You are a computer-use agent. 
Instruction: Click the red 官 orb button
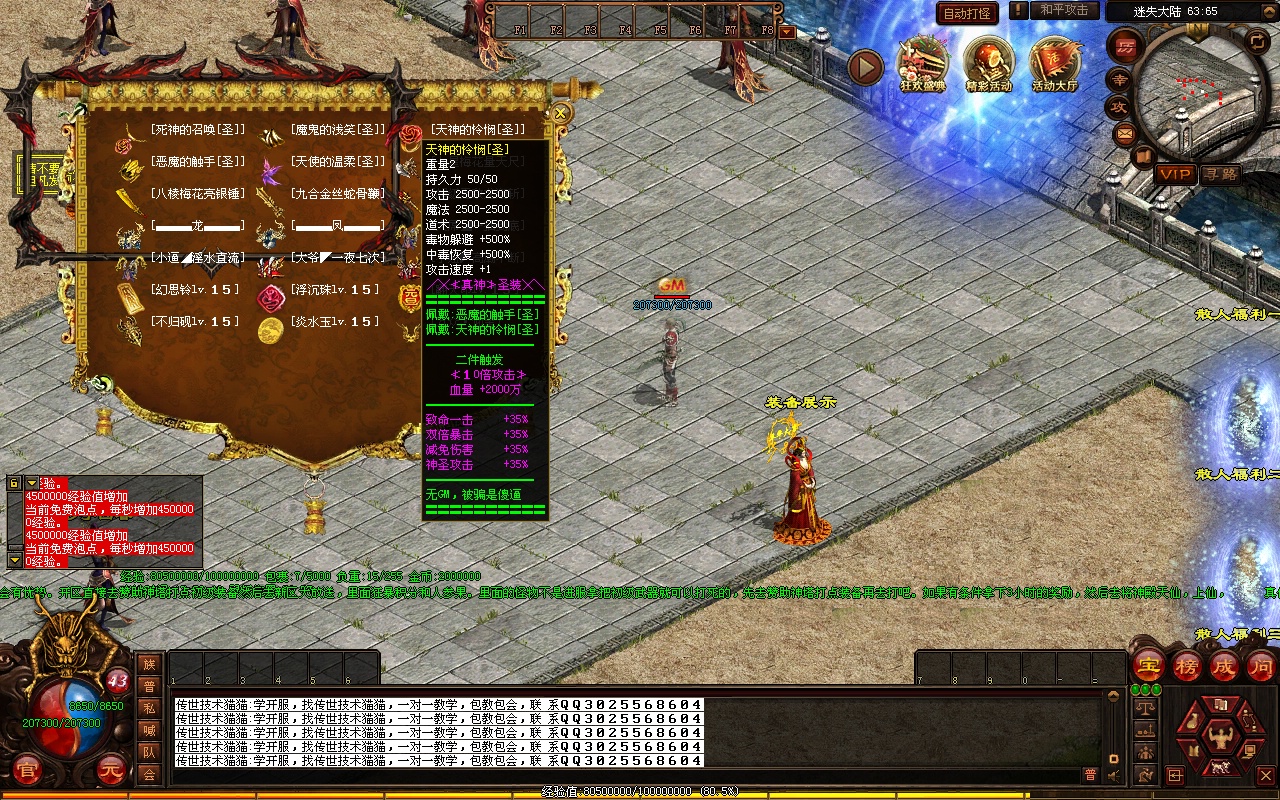29,771
